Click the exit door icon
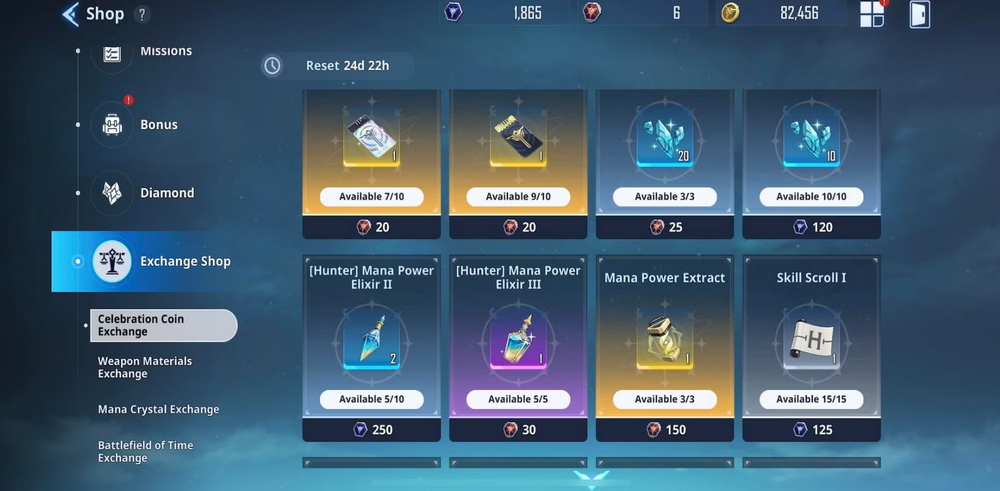The width and height of the screenshot is (1000, 491). (x=920, y=14)
